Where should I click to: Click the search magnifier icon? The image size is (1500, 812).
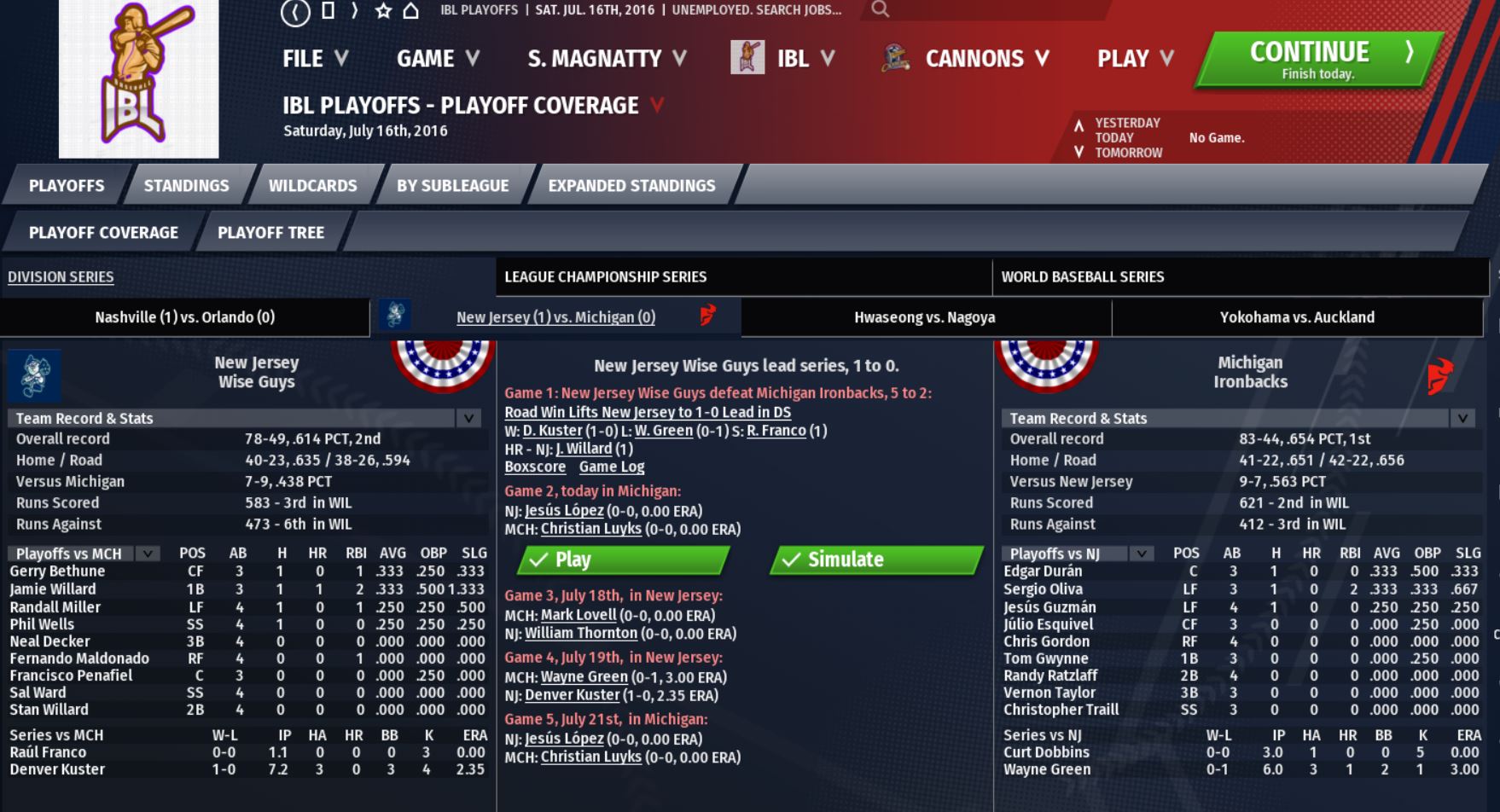tap(881, 10)
